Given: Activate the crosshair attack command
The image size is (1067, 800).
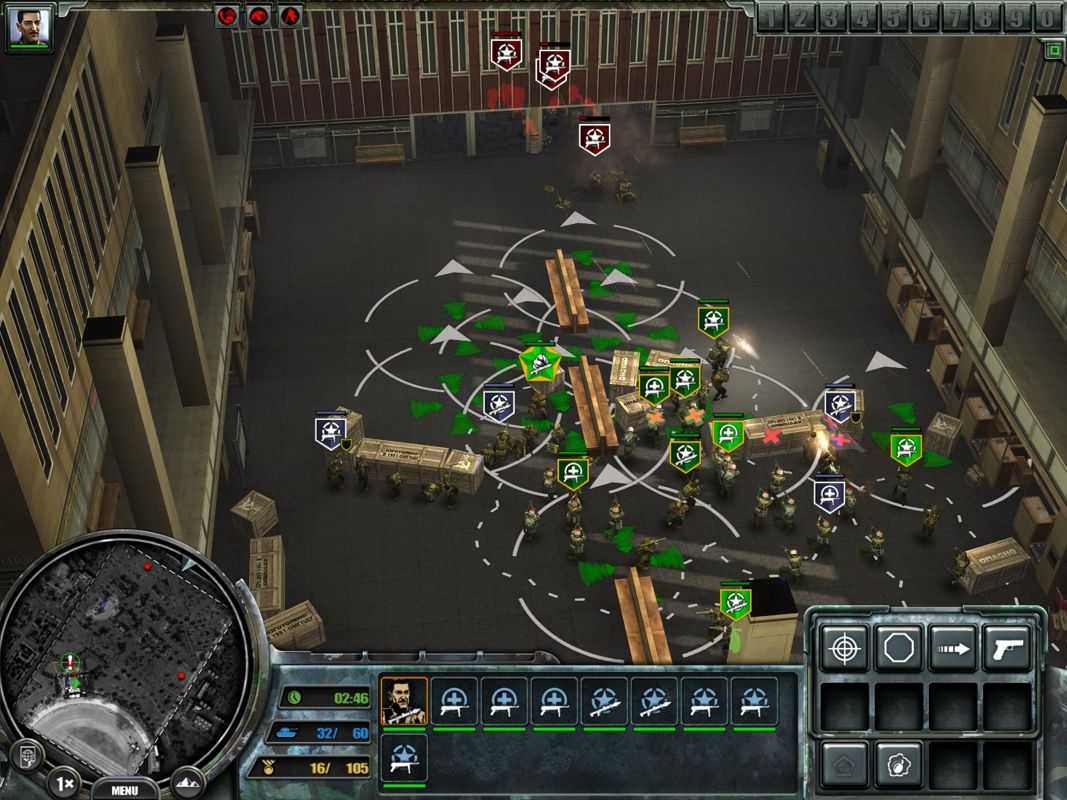Looking at the screenshot, I should coord(844,649).
